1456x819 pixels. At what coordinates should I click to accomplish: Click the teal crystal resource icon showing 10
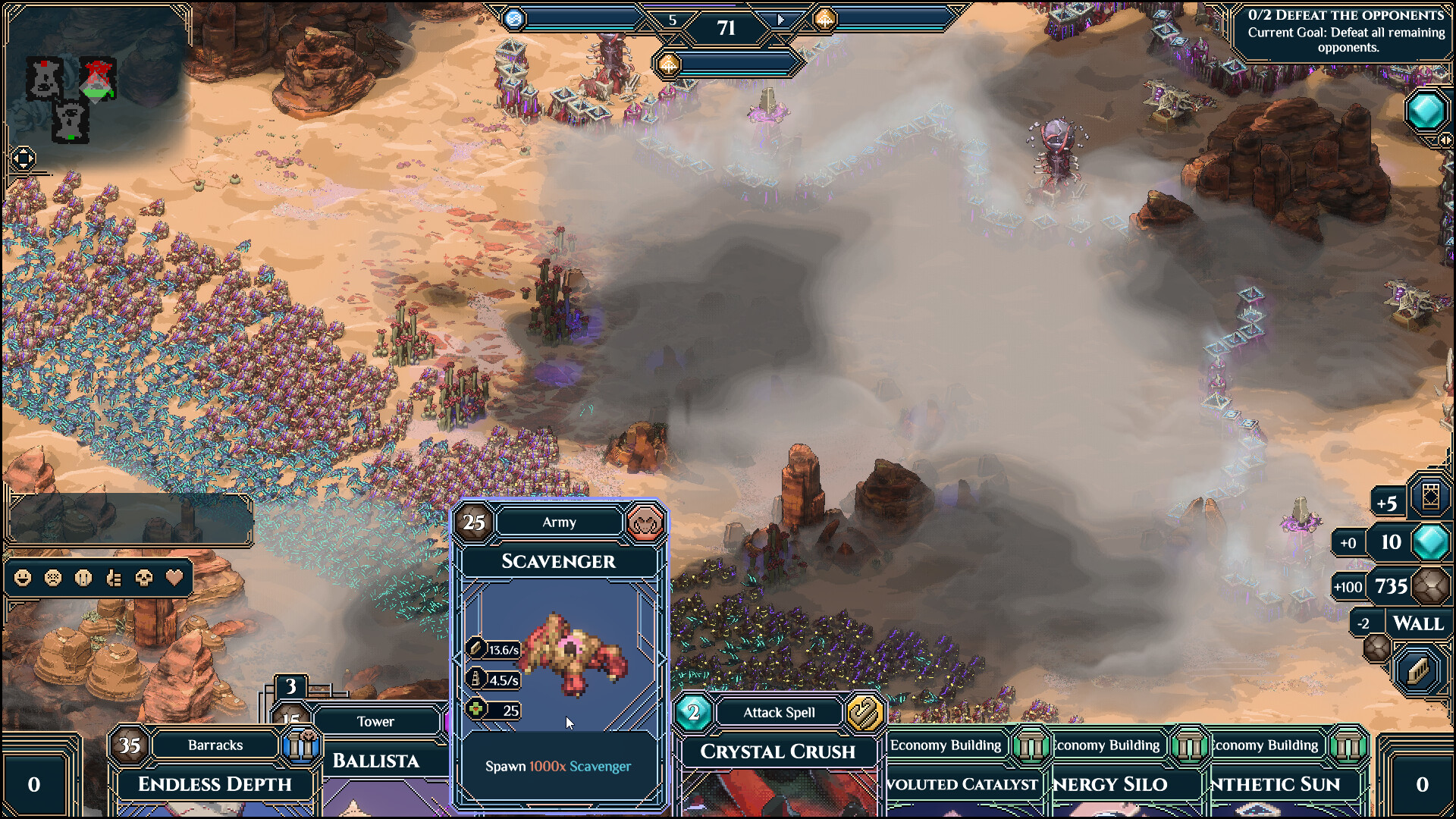1429,544
